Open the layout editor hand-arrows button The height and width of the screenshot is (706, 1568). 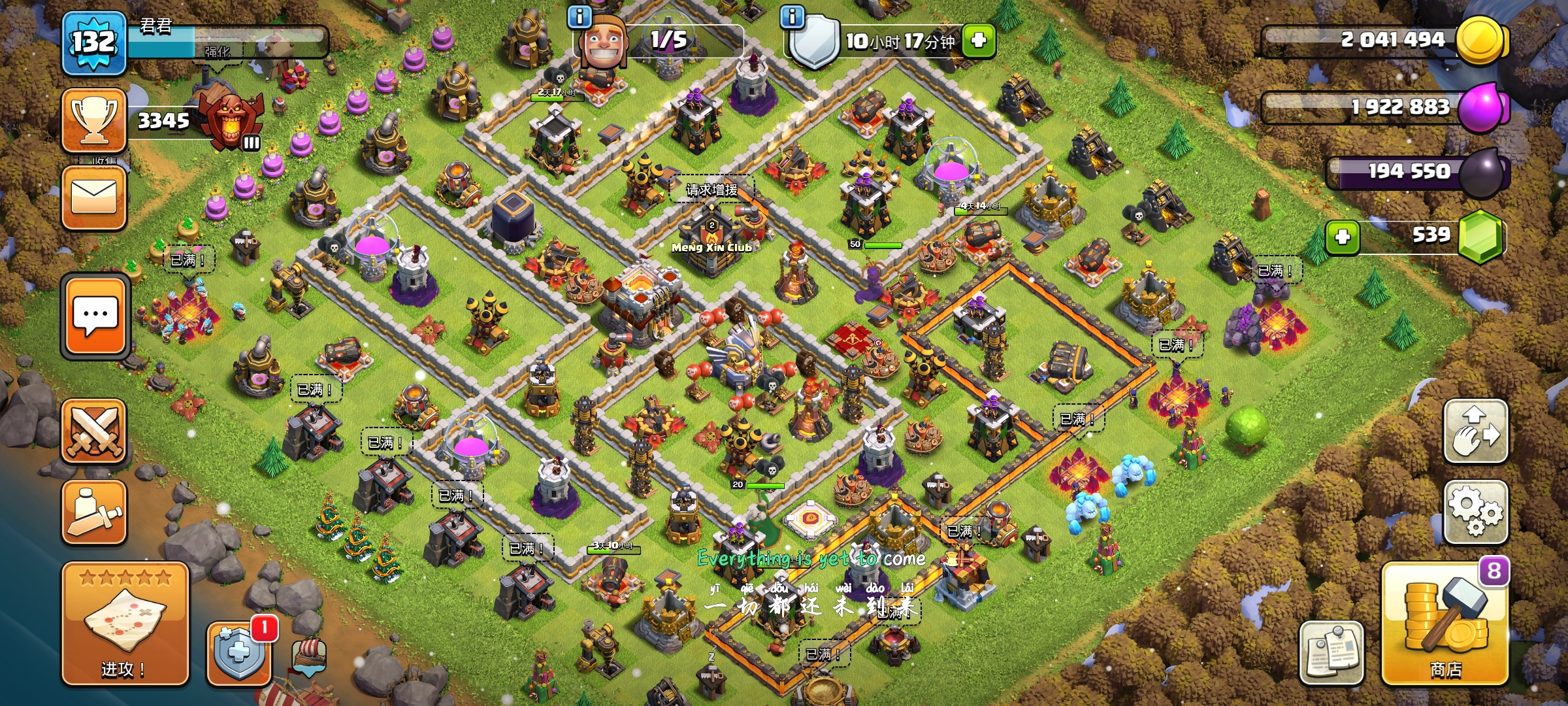click(1475, 431)
